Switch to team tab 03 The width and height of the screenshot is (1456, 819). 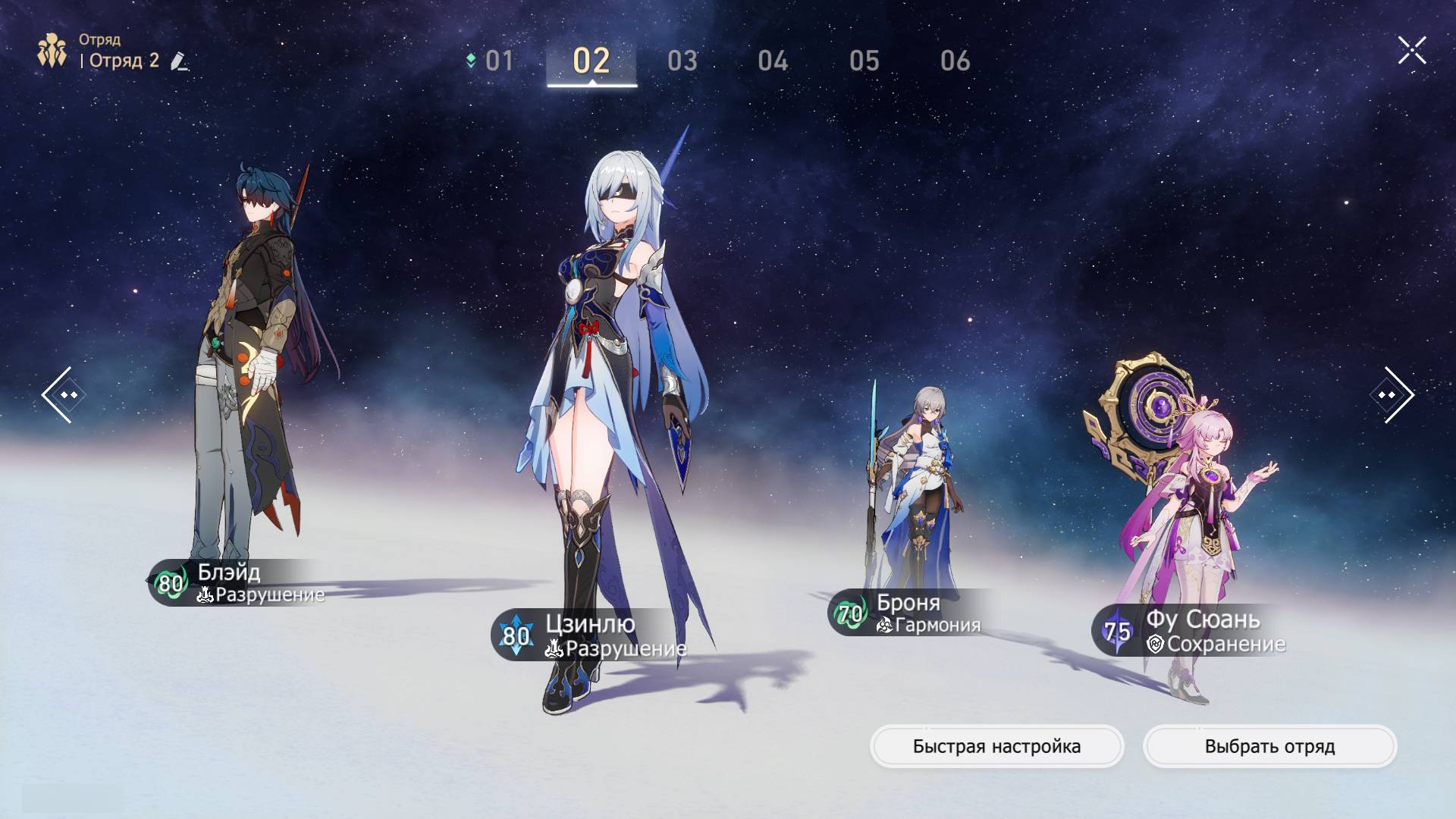point(682,61)
